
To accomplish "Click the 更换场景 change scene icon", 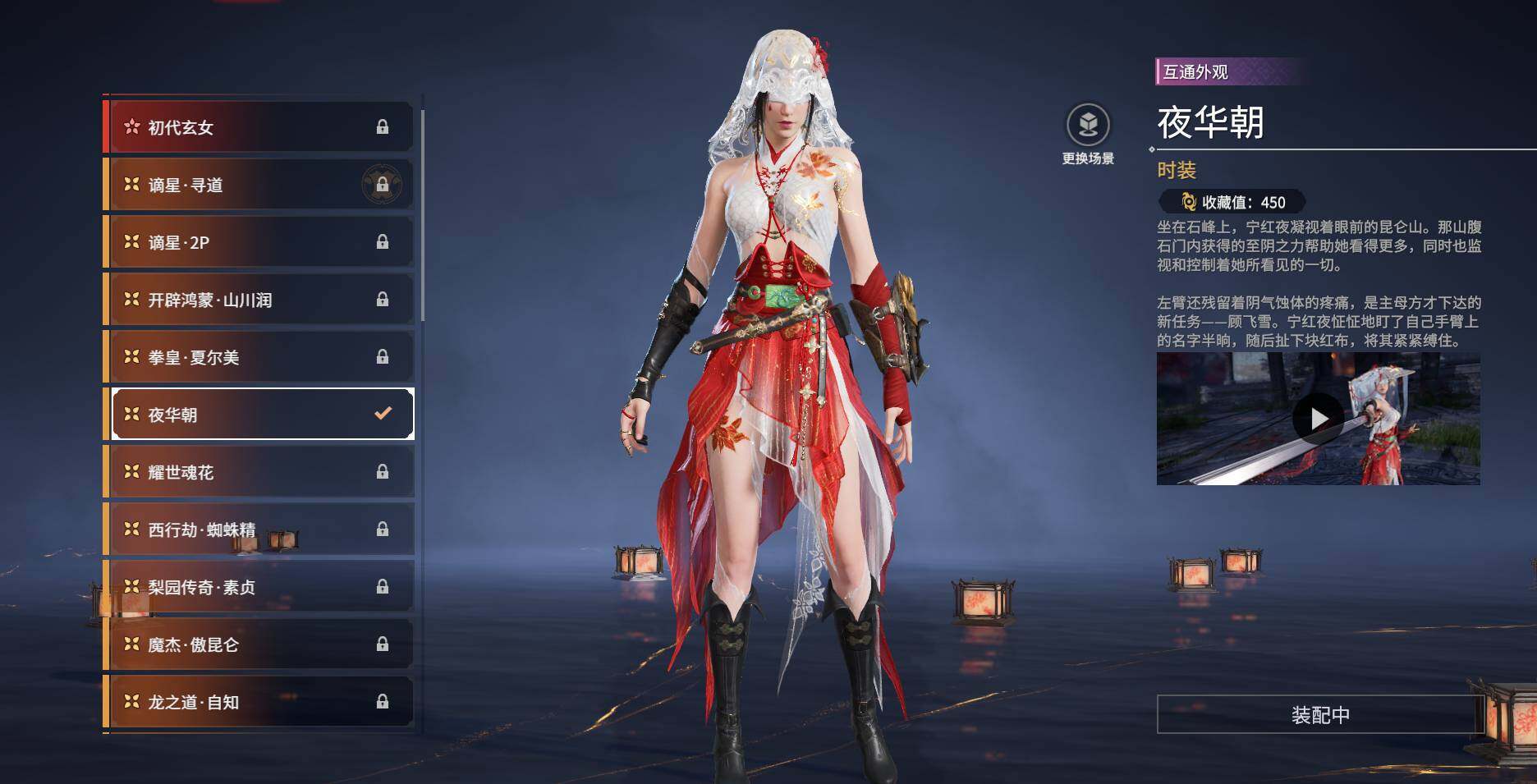I will [x=1088, y=126].
